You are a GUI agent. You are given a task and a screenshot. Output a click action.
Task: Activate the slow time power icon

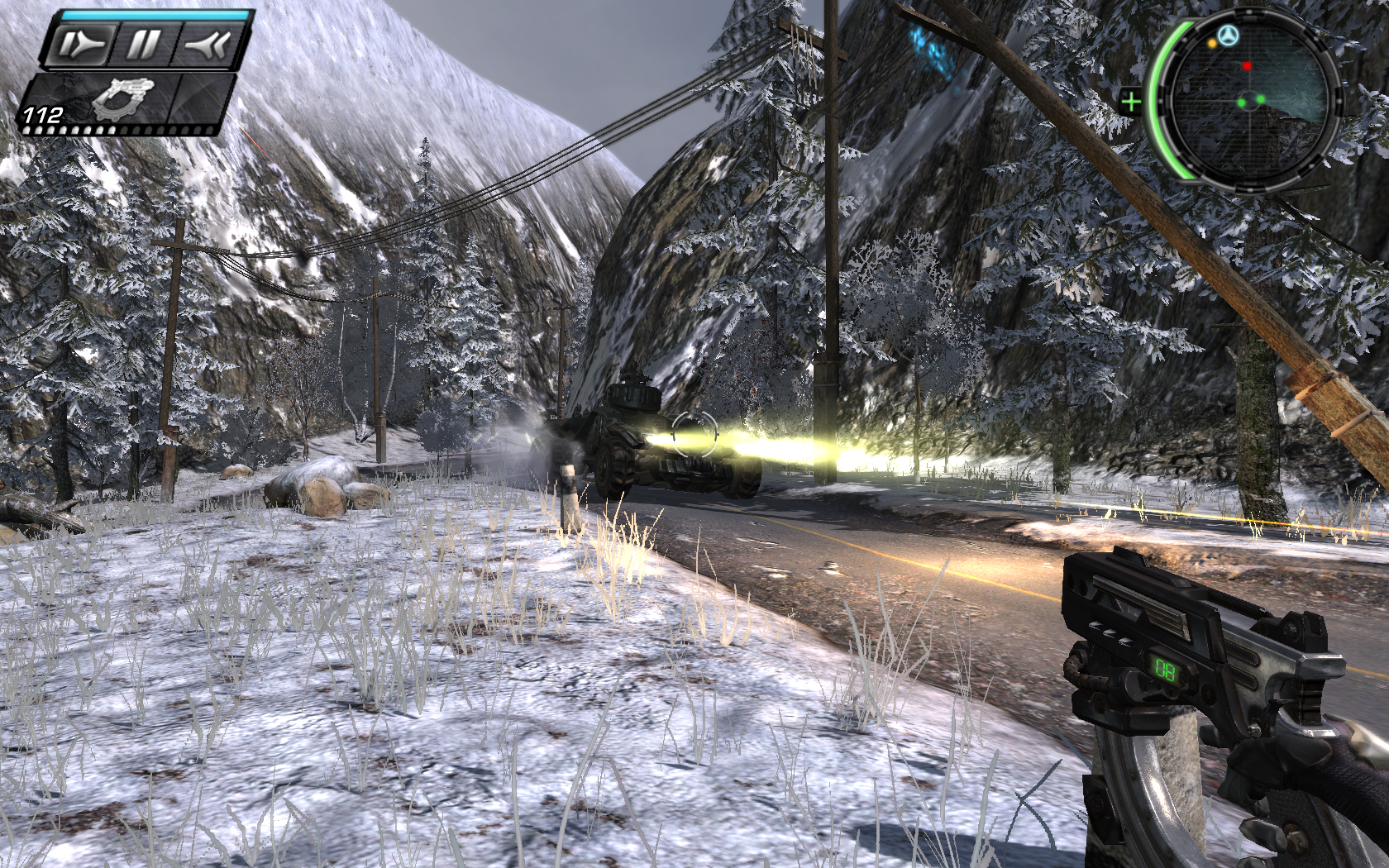tap(83, 45)
